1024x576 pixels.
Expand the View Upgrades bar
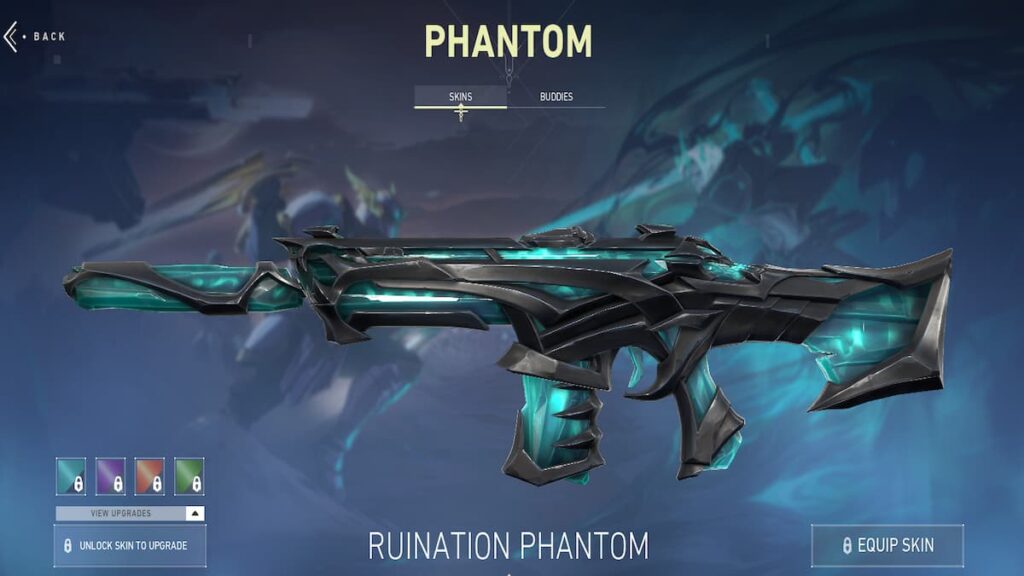click(x=130, y=513)
